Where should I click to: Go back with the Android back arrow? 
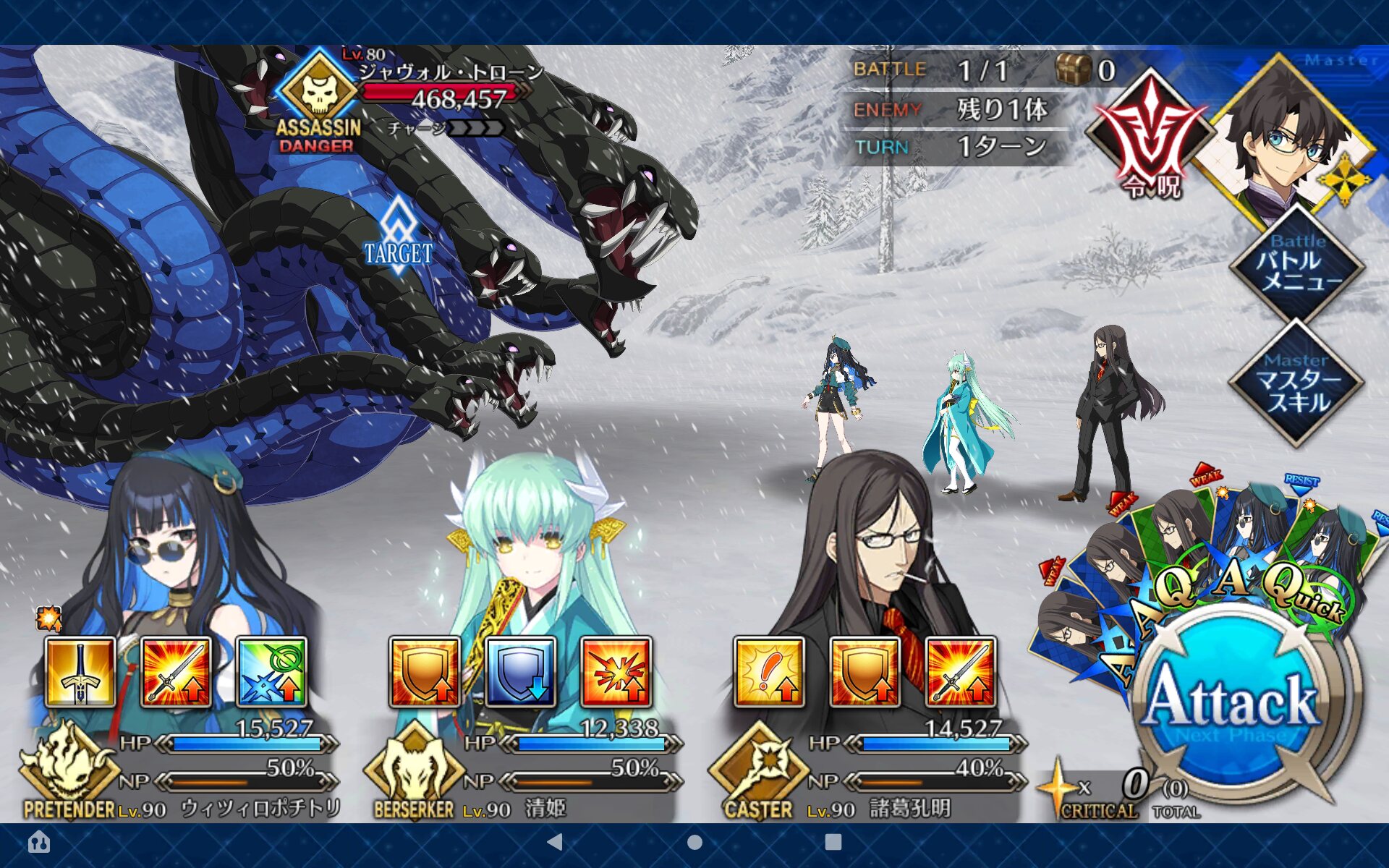(555, 842)
